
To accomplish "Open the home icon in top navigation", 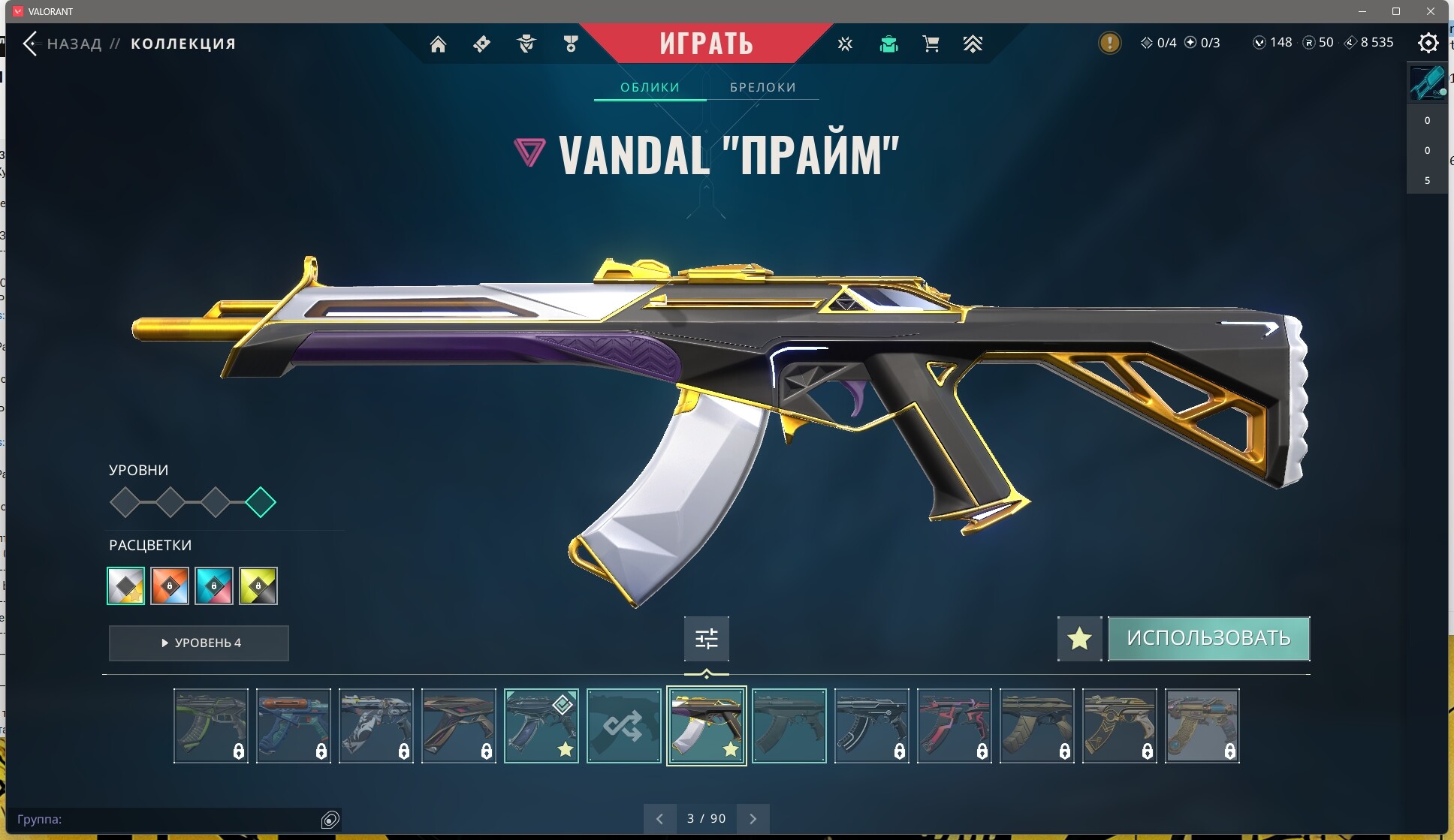I will tap(438, 44).
